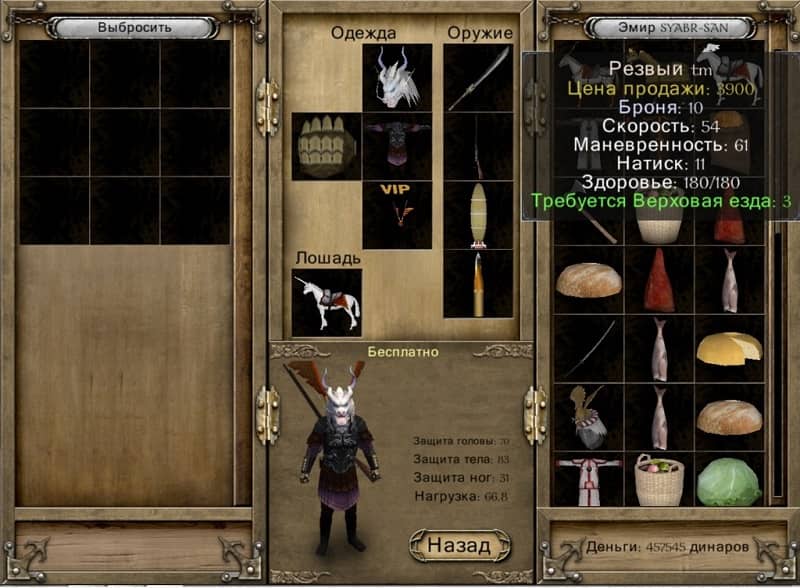Select the equipped white dragon helmet
Viewport: 800px width, 588px height.
tap(397, 78)
